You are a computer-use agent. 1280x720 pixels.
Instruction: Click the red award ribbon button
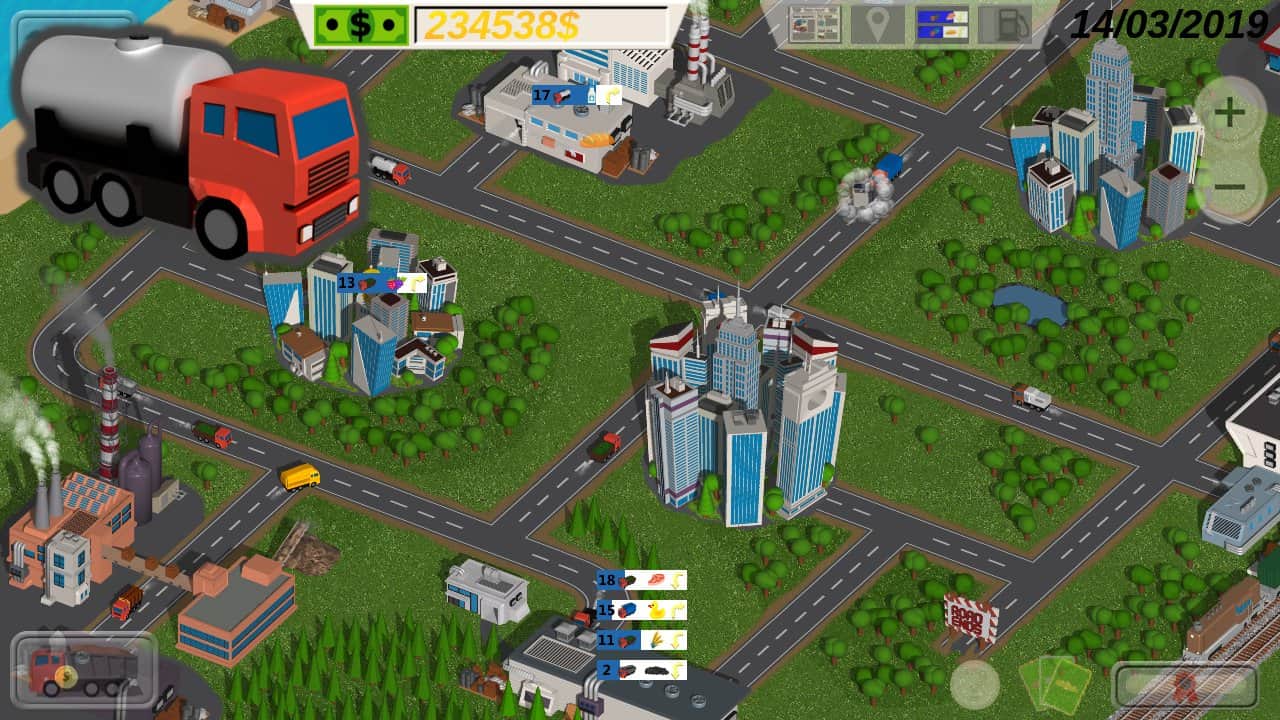point(1185,685)
